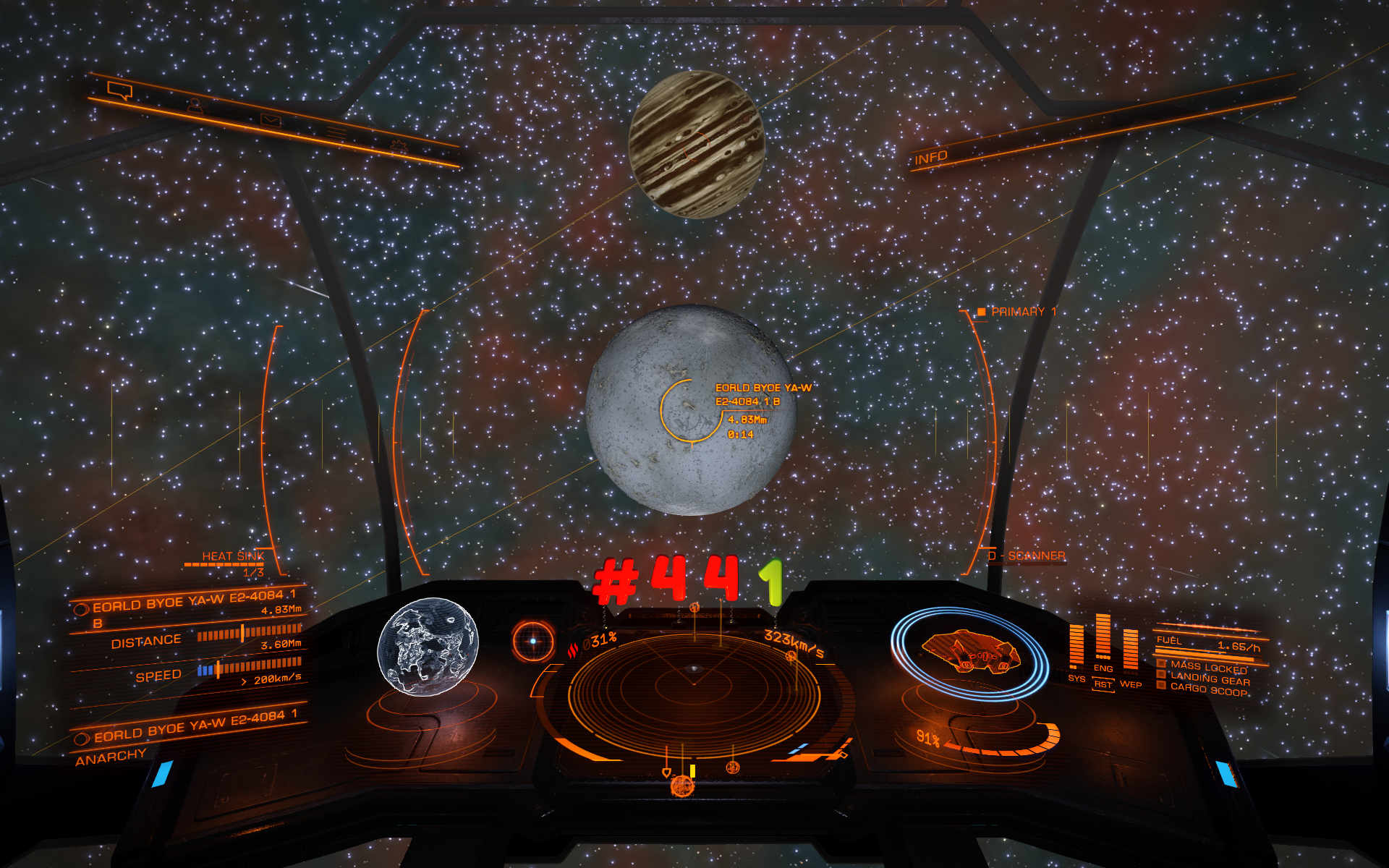
Task: Divert power to ENG
Action: click(x=1103, y=668)
